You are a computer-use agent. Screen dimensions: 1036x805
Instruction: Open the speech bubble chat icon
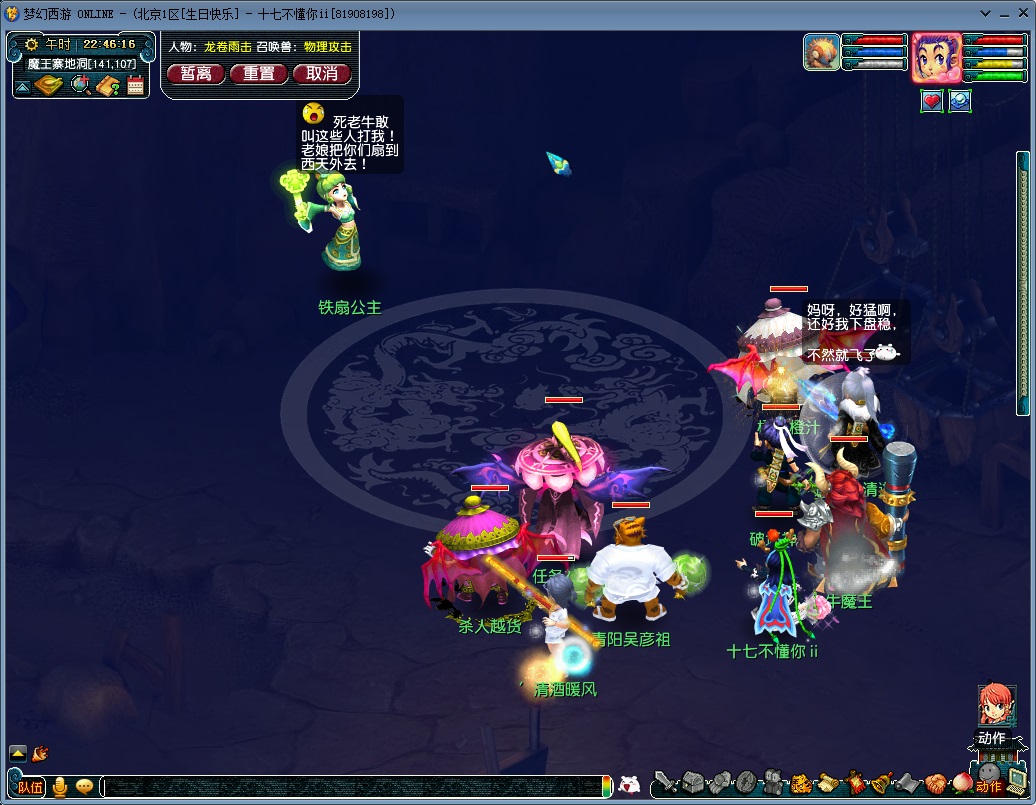click(84, 787)
